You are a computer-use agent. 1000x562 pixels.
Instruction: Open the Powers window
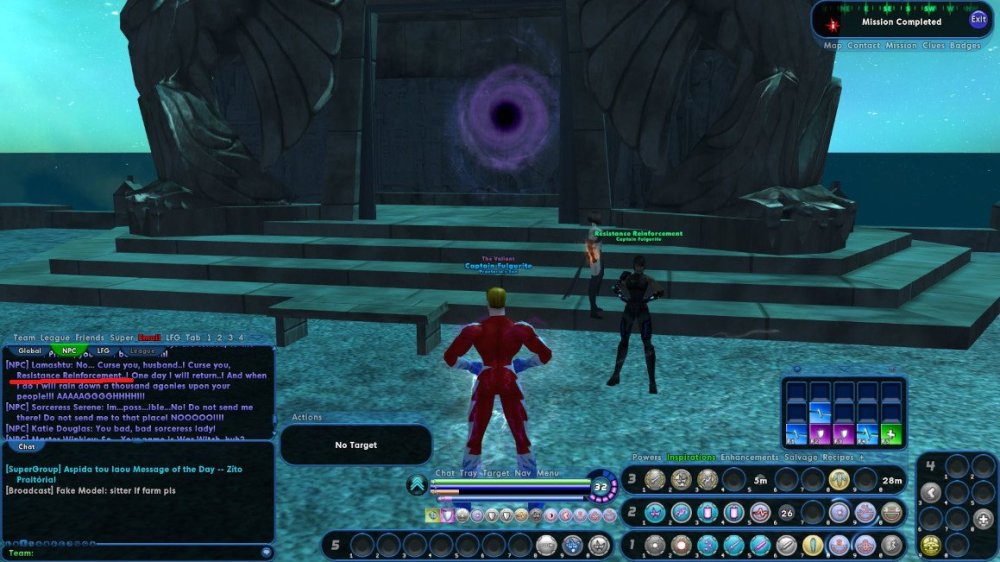point(646,457)
